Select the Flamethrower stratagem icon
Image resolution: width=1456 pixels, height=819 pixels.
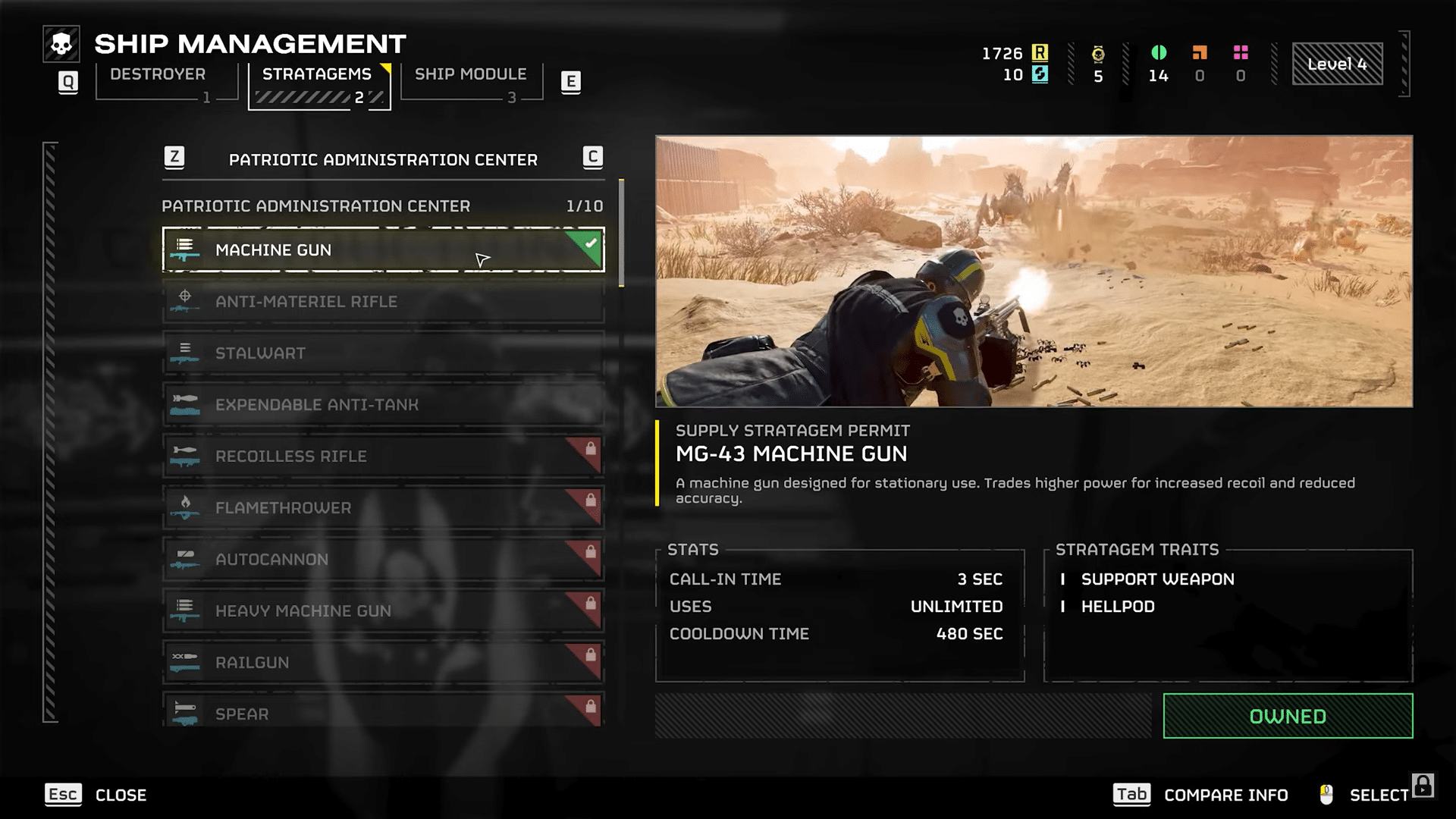pos(185,507)
